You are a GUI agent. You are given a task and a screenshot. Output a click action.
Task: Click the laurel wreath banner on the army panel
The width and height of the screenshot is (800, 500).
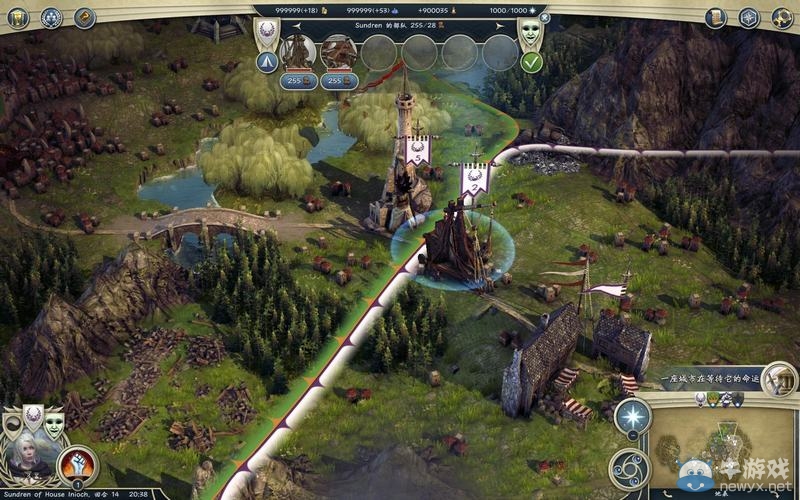click(x=267, y=33)
